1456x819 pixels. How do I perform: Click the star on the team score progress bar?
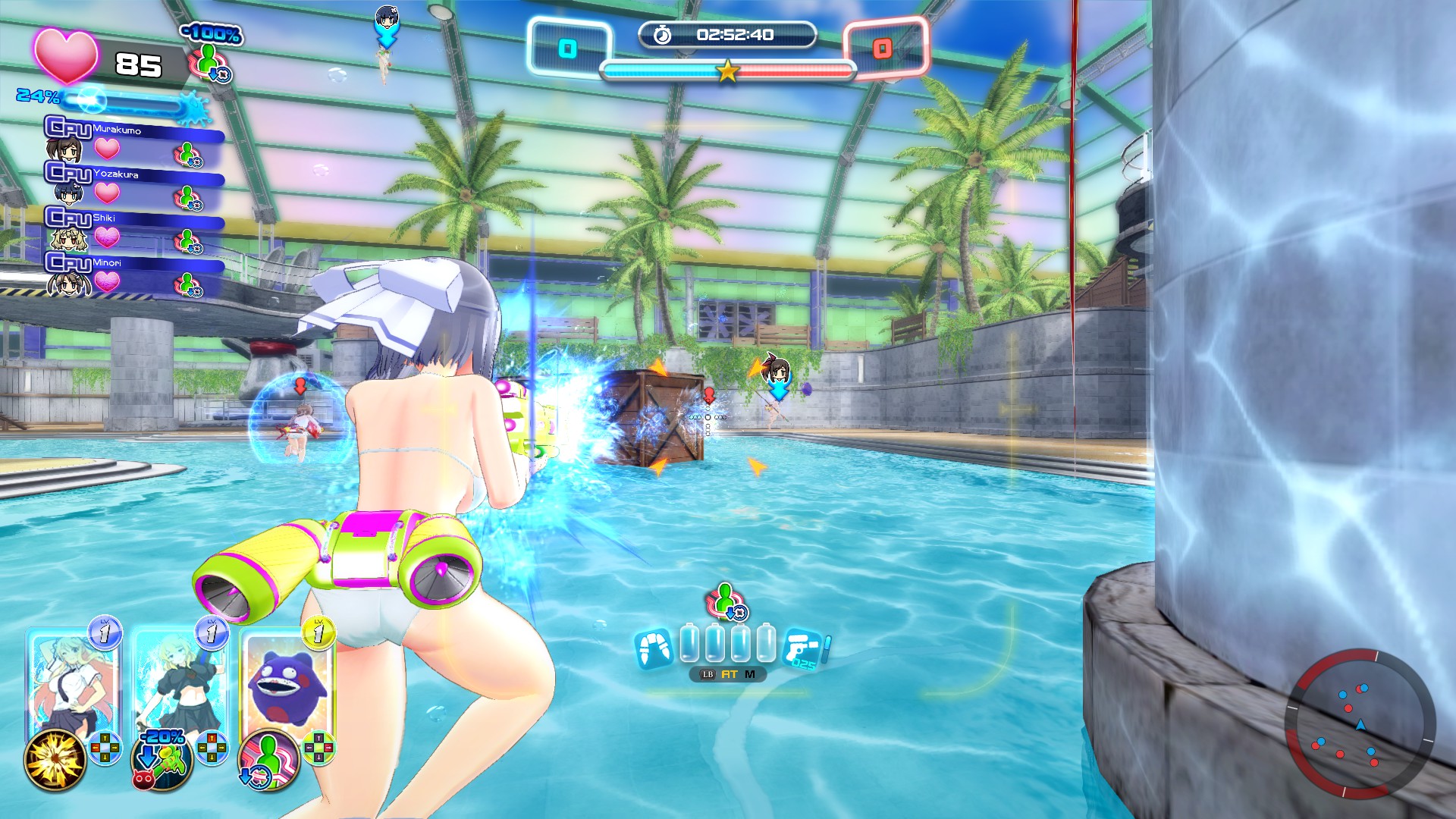click(726, 71)
